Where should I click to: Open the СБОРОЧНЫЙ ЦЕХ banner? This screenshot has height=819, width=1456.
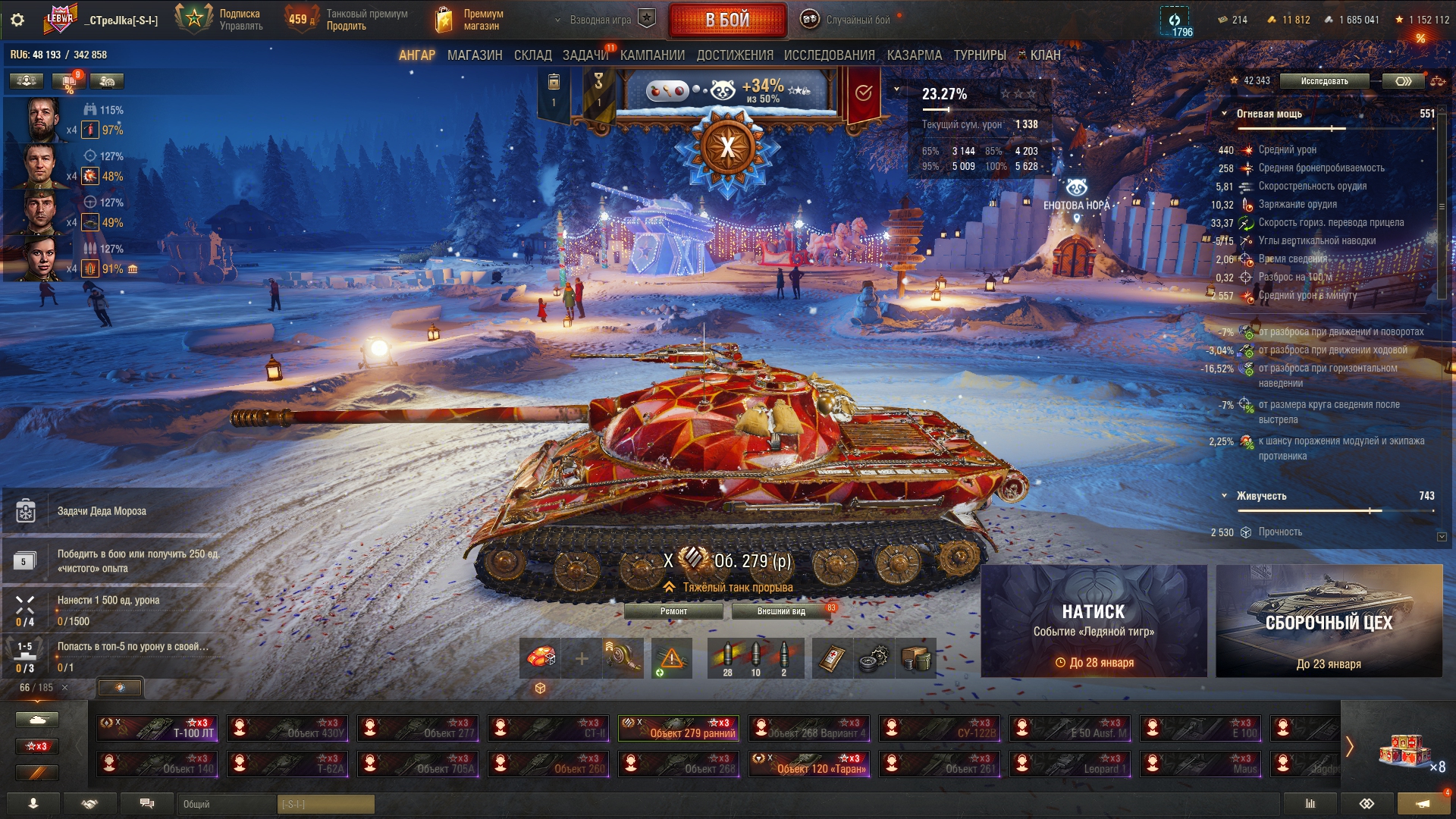(1329, 621)
